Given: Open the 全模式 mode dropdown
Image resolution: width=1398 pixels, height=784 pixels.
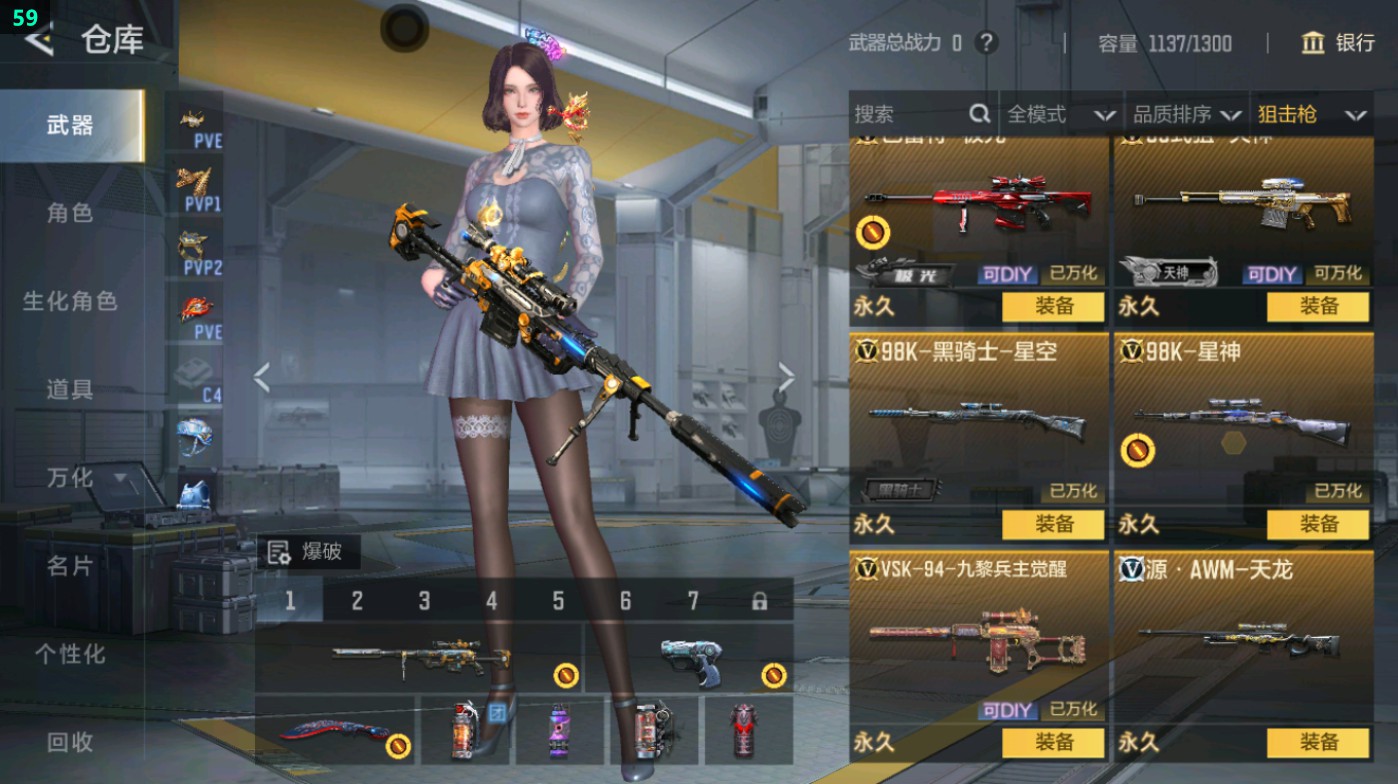Looking at the screenshot, I should point(1060,115).
